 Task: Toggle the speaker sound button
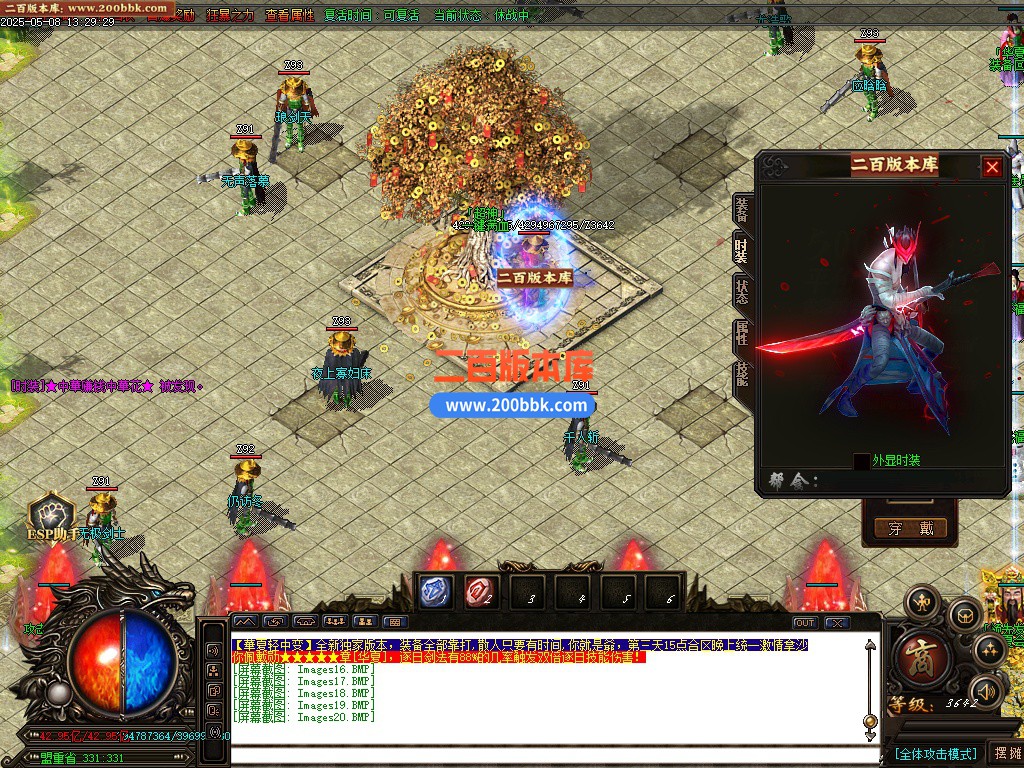tap(988, 690)
